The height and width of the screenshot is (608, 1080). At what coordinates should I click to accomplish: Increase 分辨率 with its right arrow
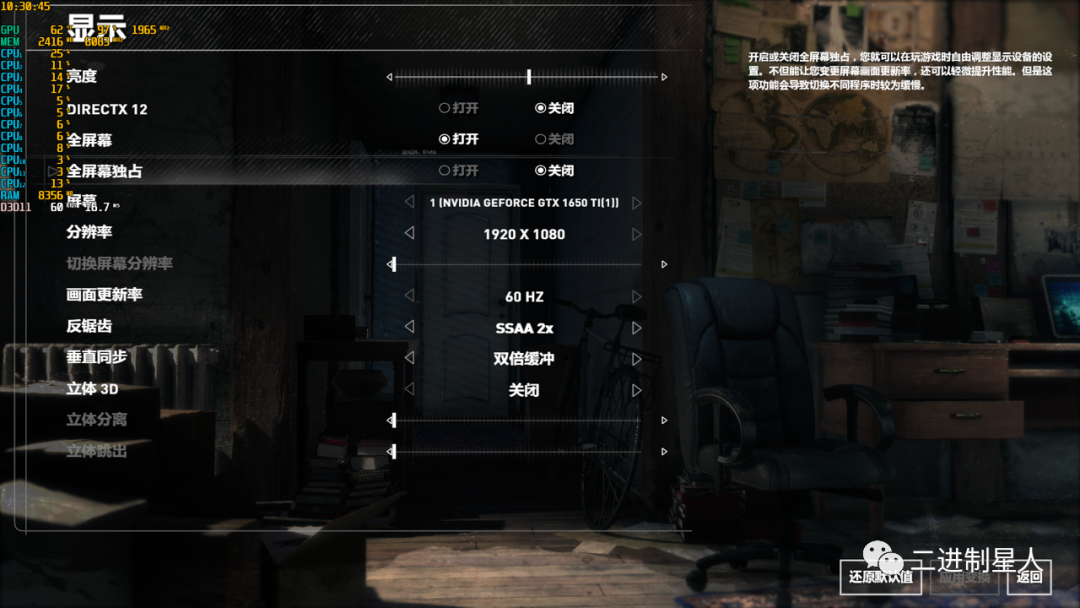click(637, 234)
